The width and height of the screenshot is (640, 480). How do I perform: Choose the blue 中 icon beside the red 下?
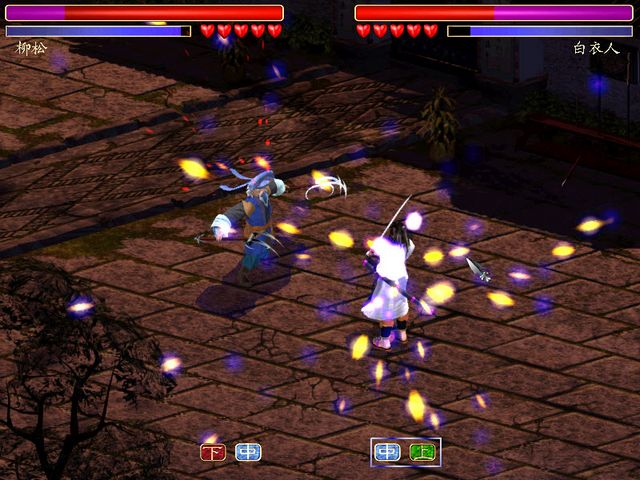tap(248, 452)
